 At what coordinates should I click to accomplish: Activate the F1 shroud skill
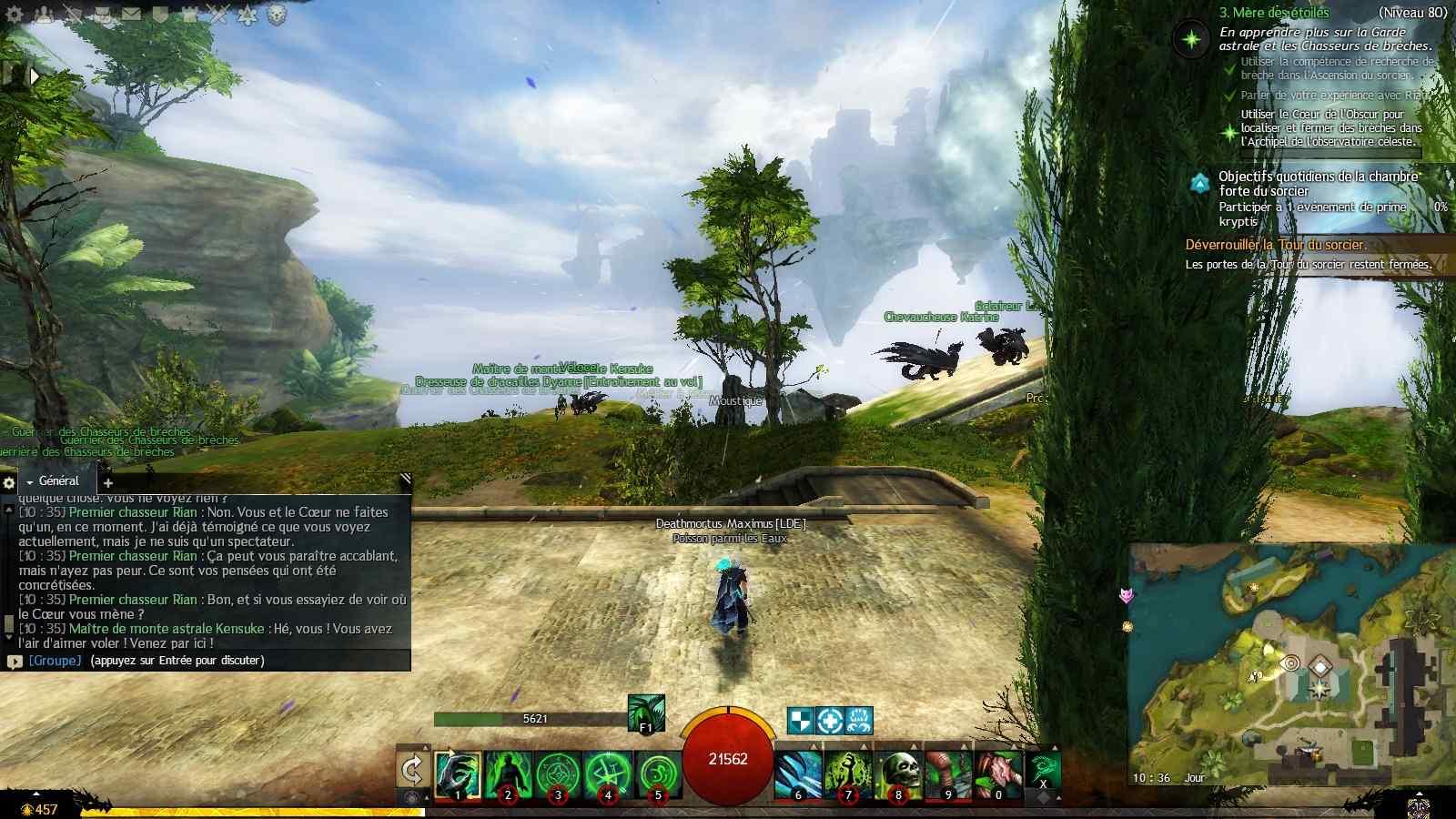pos(646,713)
